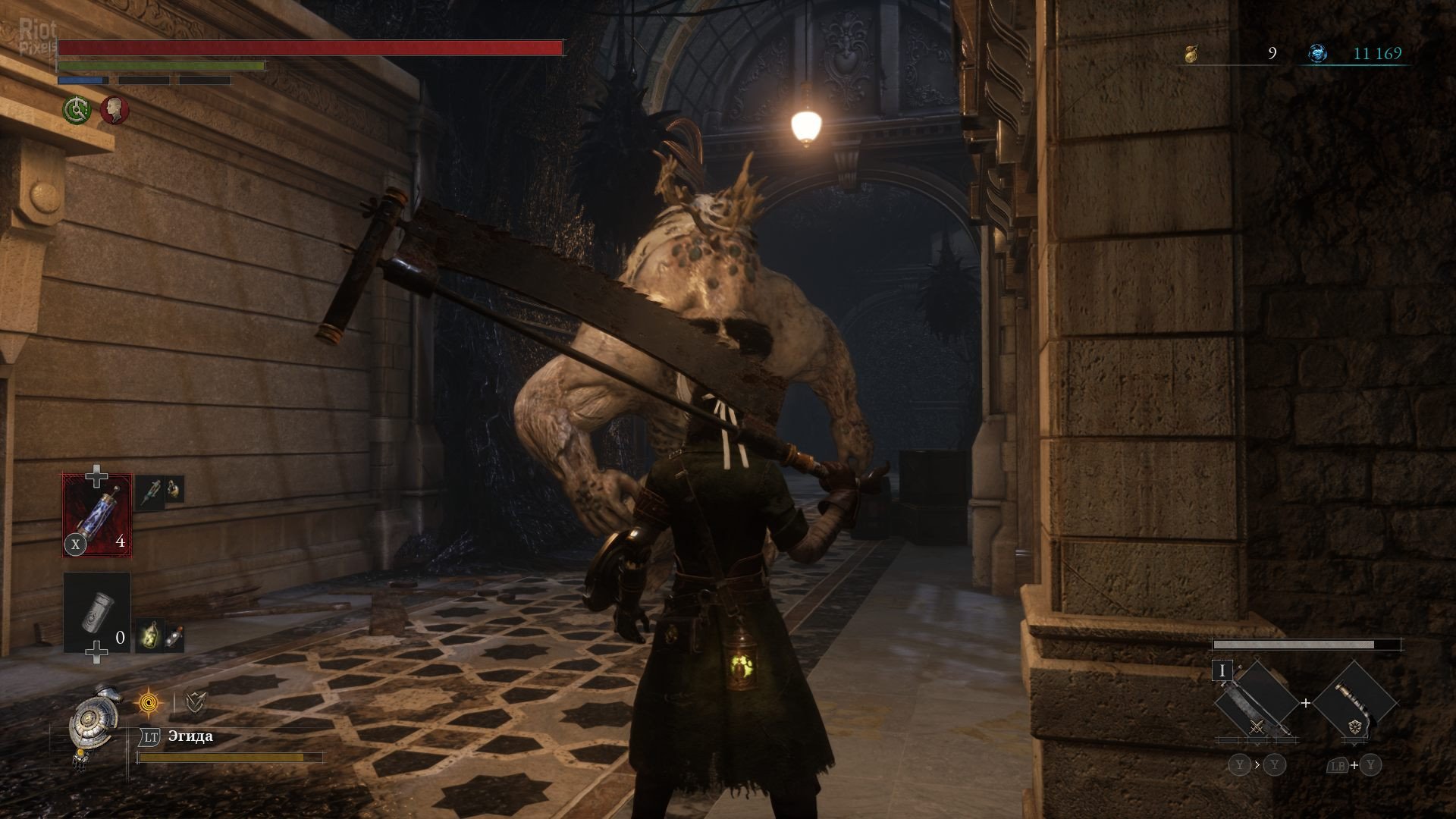
Task: Select the grey grindstone canister slot
Action: pos(97,613)
